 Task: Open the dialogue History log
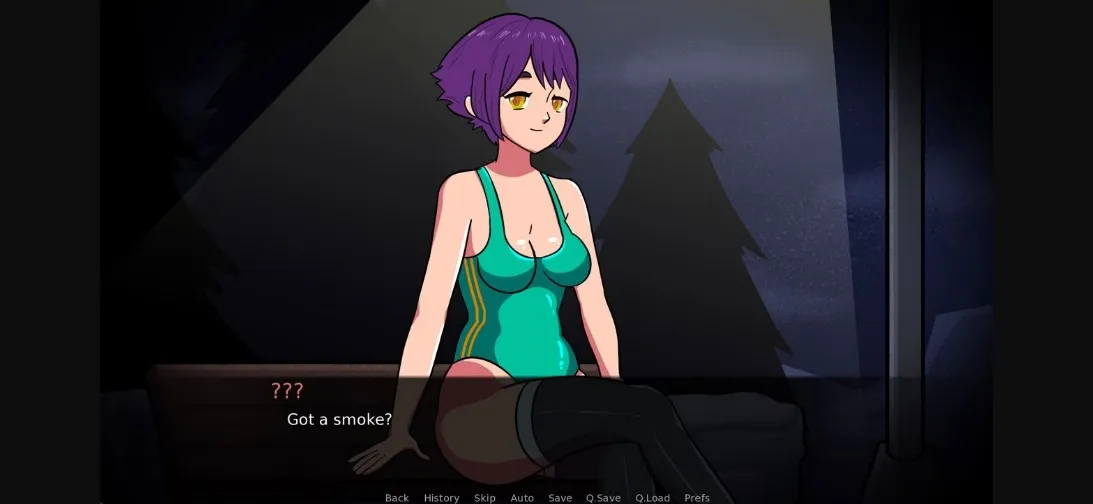(441, 498)
